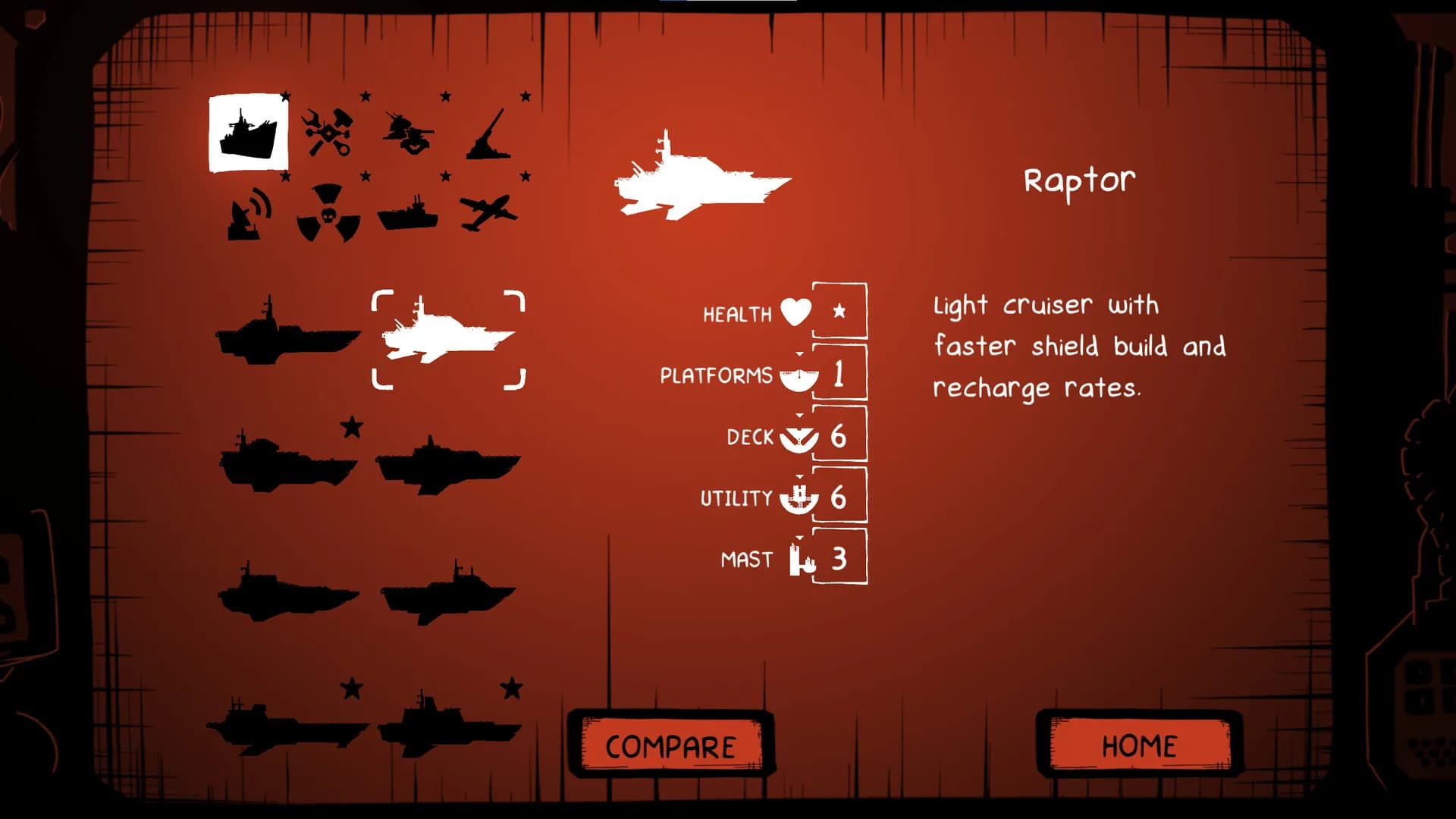Click the arrow above the Deck stat box
The image size is (1456, 819).
pos(800,415)
